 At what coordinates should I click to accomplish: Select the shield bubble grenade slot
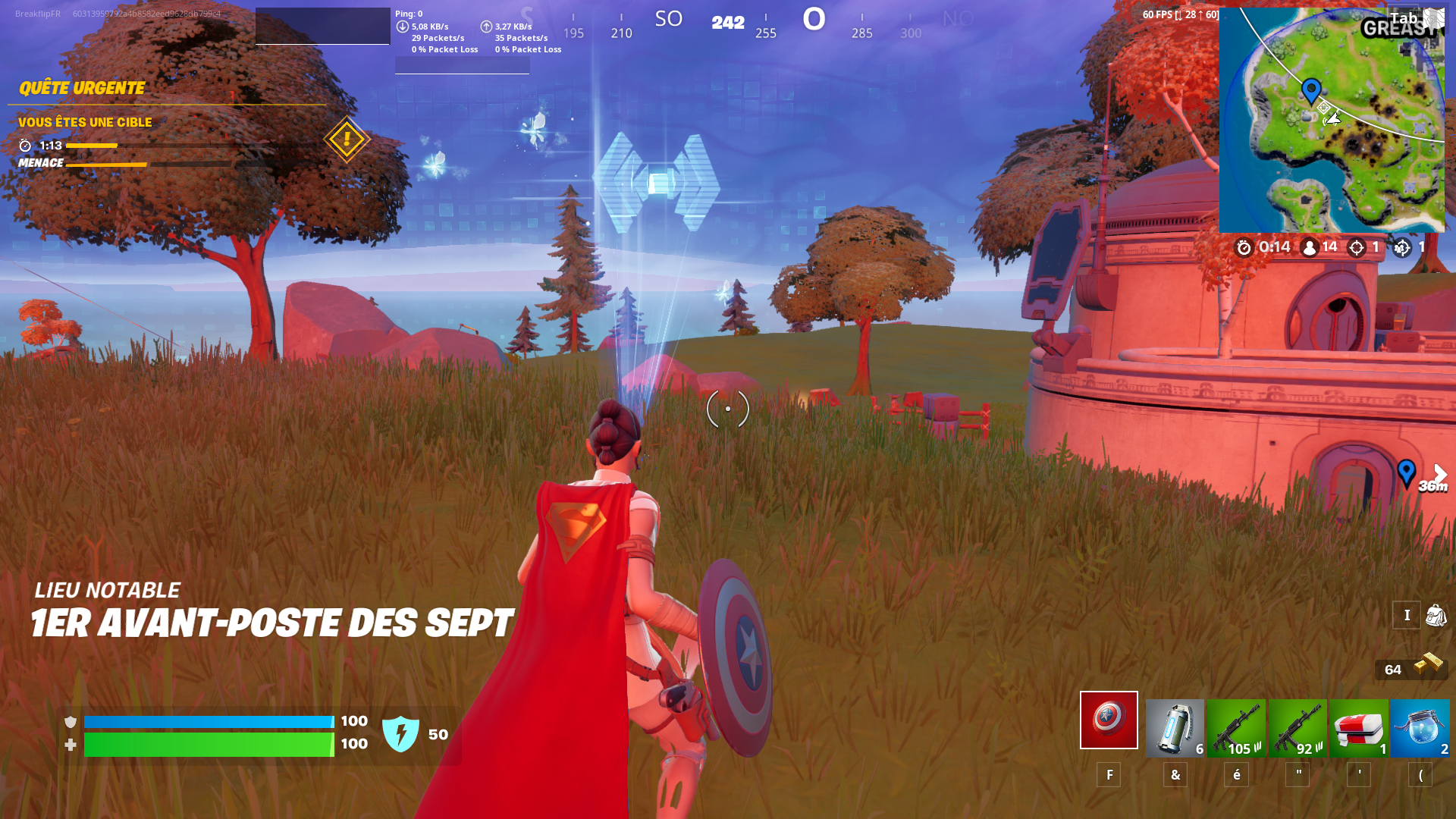(1175, 728)
